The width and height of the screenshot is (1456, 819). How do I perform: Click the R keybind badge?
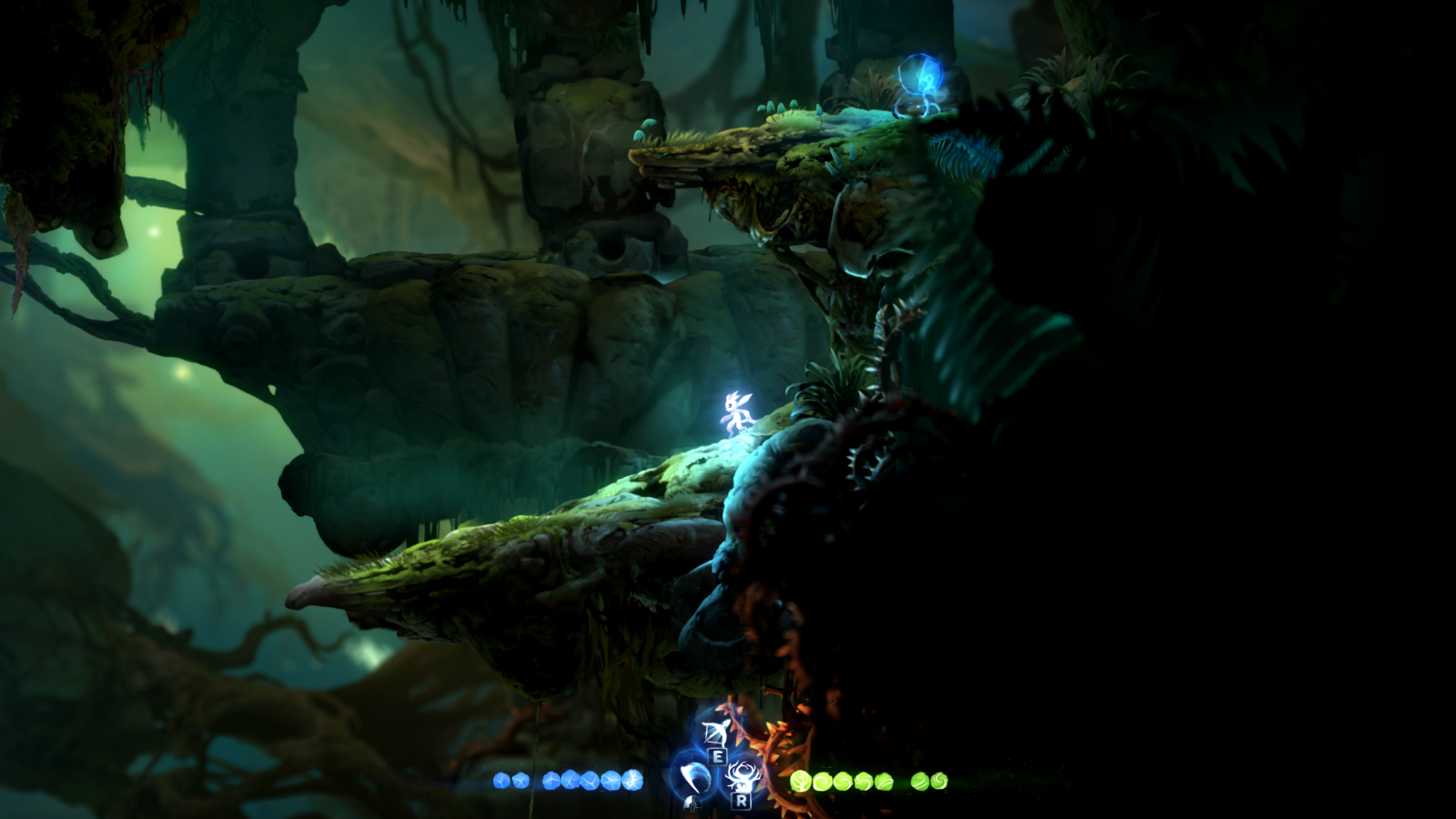pos(742,802)
